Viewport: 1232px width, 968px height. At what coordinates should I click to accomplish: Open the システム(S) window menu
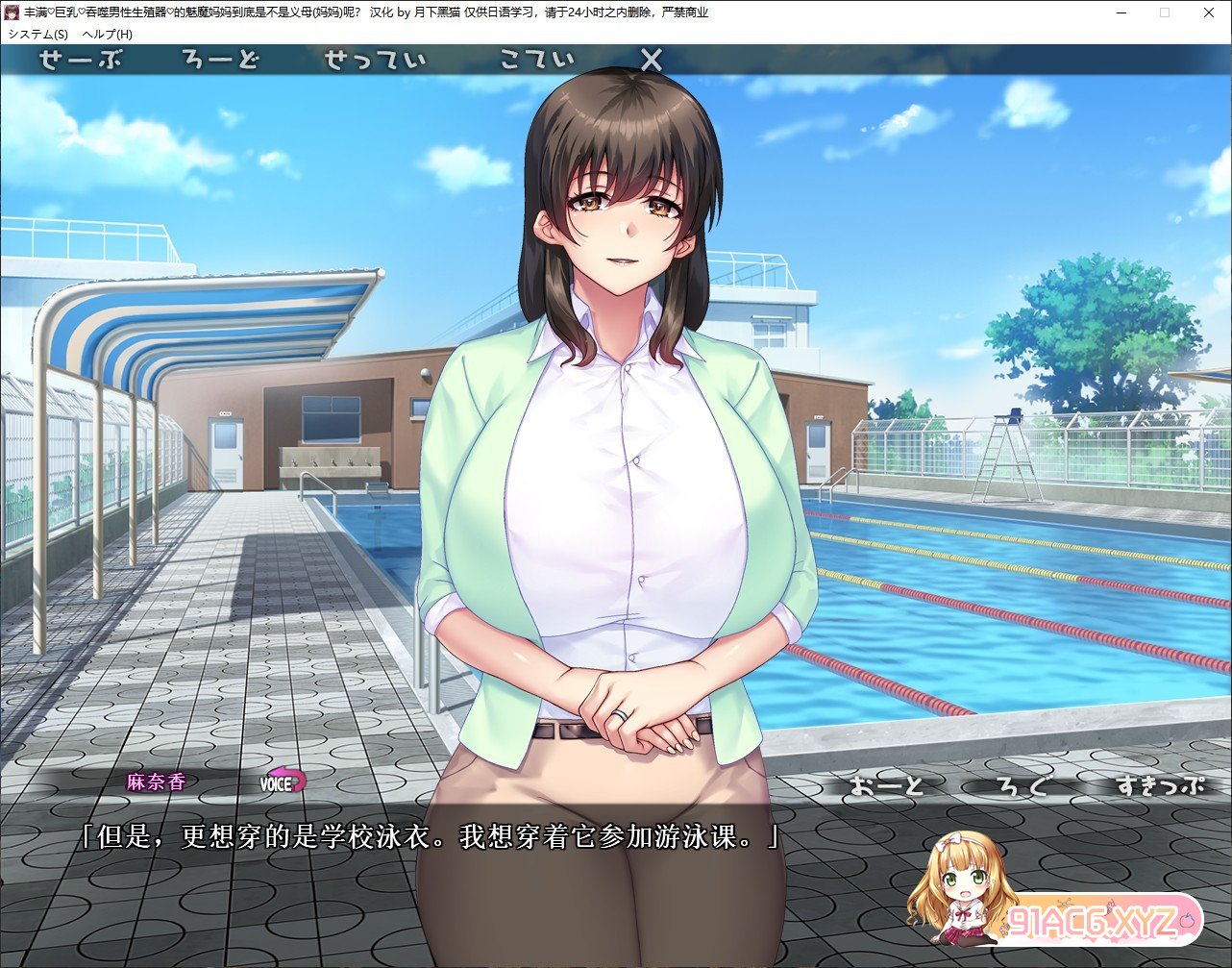tap(38, 34)
